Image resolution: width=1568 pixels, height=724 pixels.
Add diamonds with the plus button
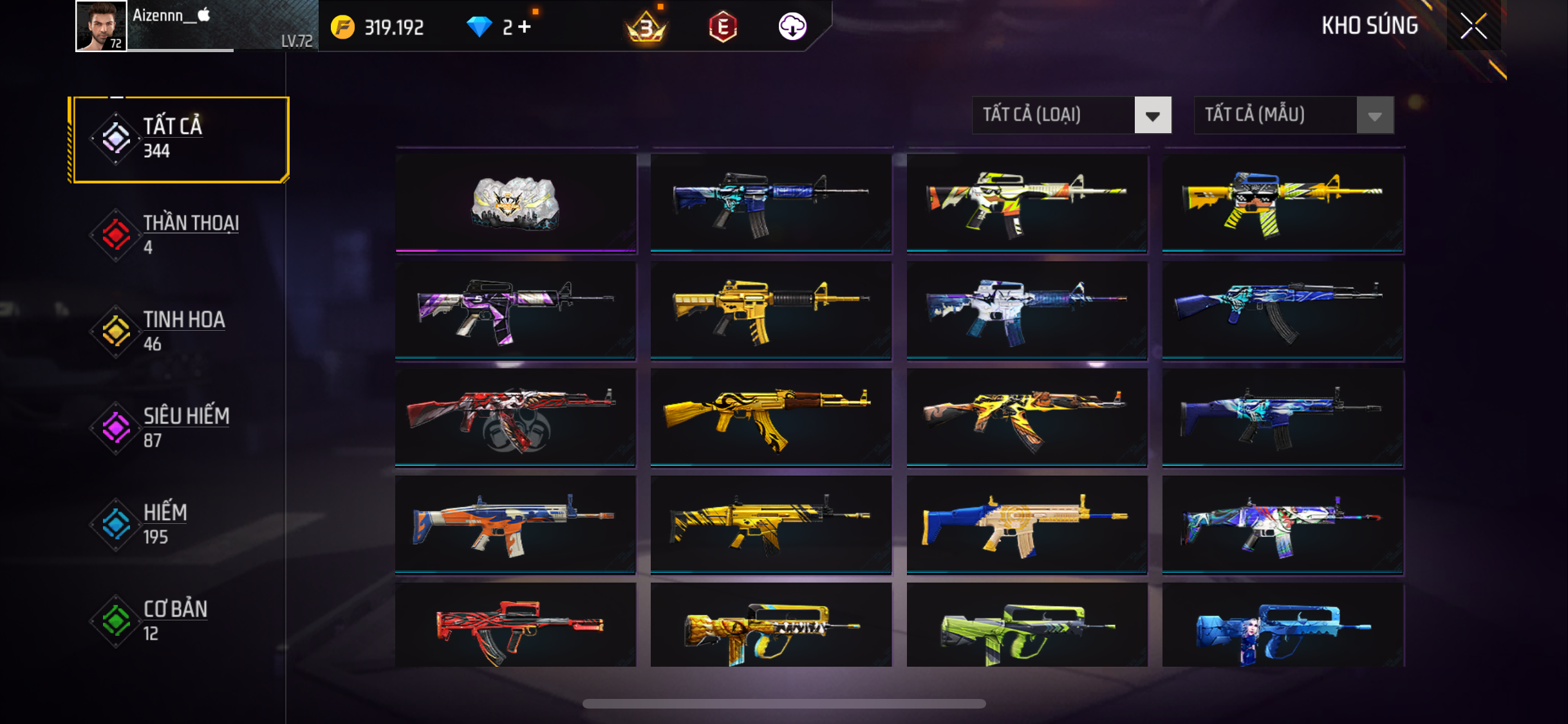click(525, 27)
